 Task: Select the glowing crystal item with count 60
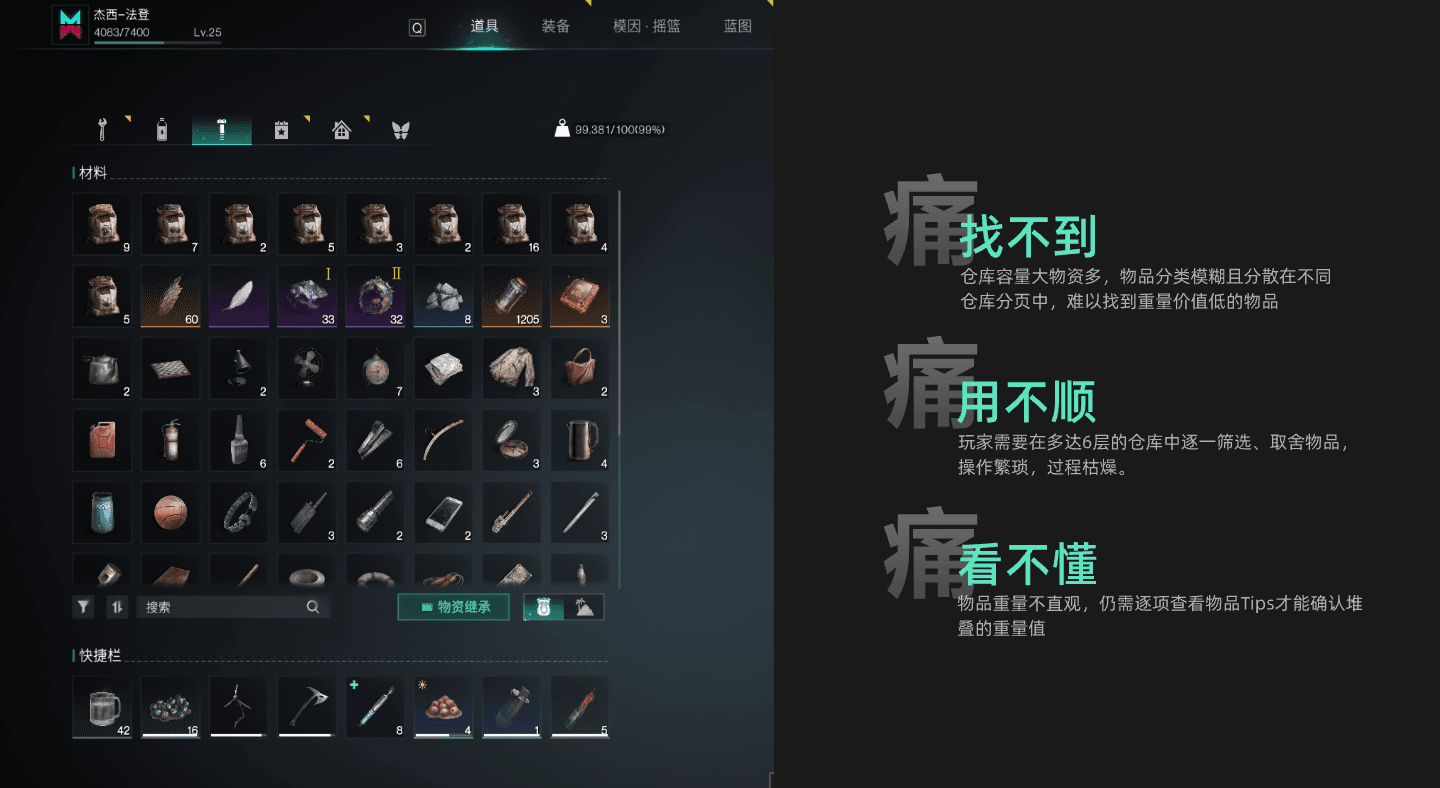(170, 296)
